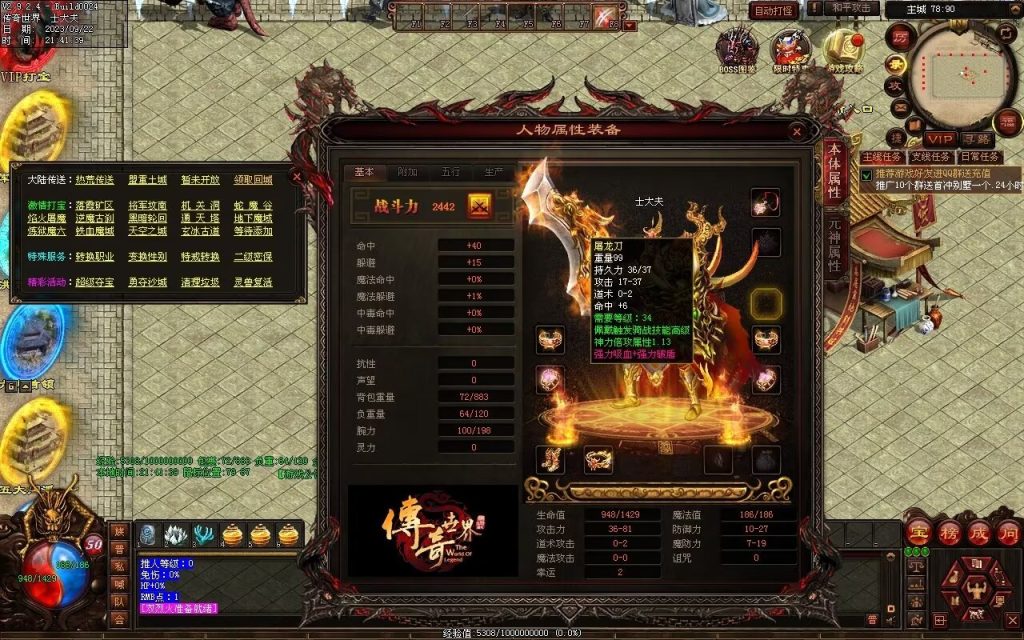1024x640 pixels.
Task: Click the crossed-swords icon beside 战斗力
Action: pyautogui.click(x=480, y=205)
